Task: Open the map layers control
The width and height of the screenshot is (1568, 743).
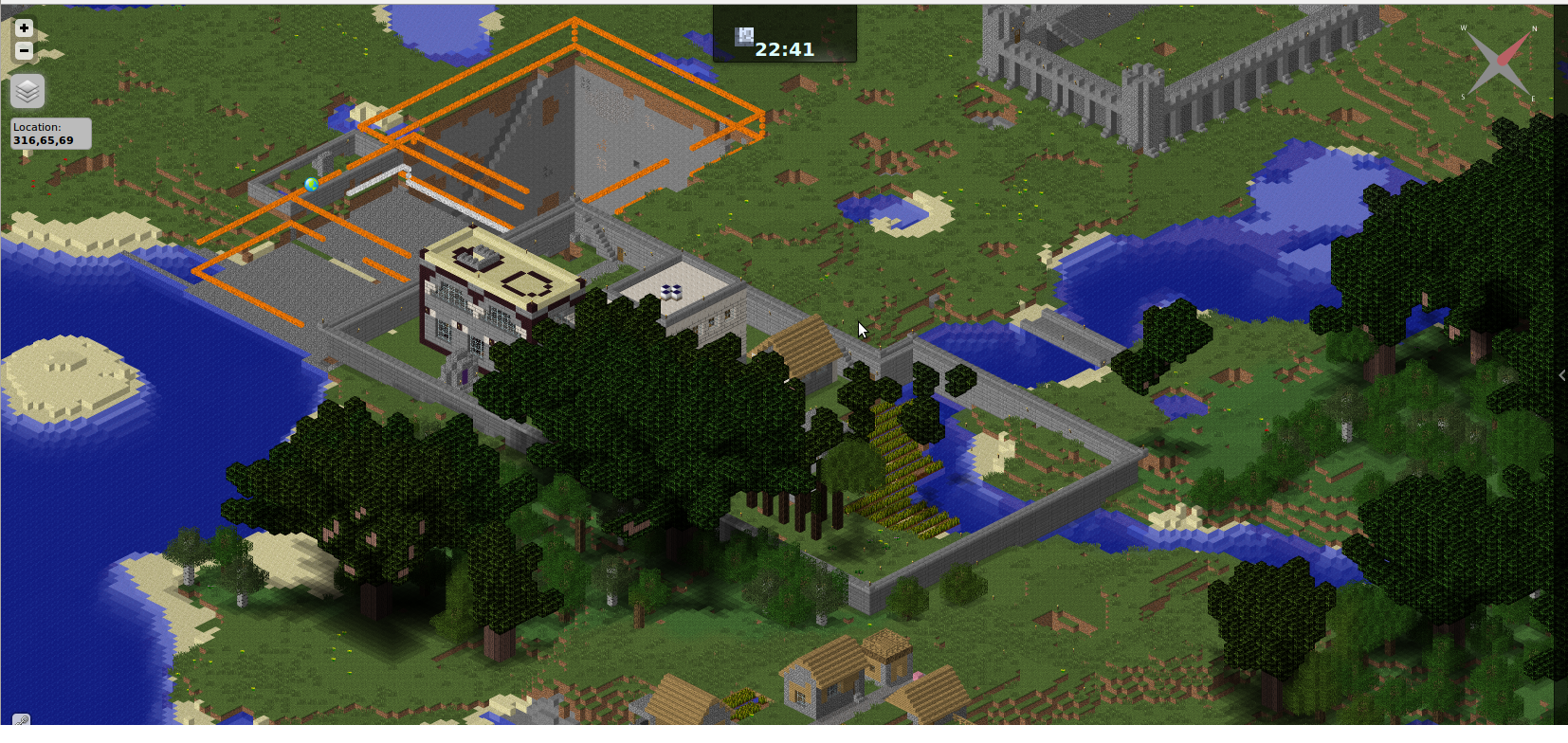Action: [27, 91]
